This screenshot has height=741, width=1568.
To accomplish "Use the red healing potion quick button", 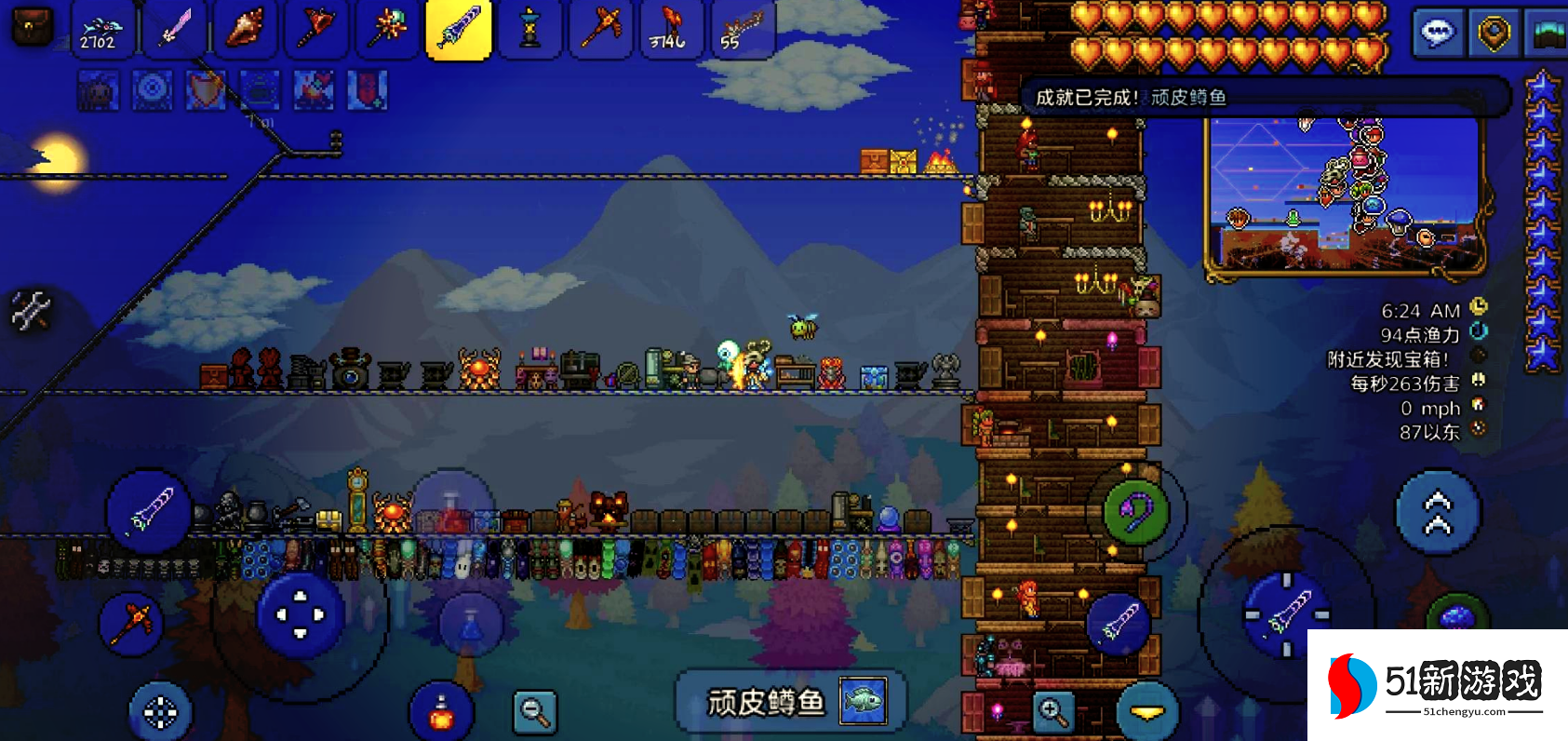I will click(442, 714).
